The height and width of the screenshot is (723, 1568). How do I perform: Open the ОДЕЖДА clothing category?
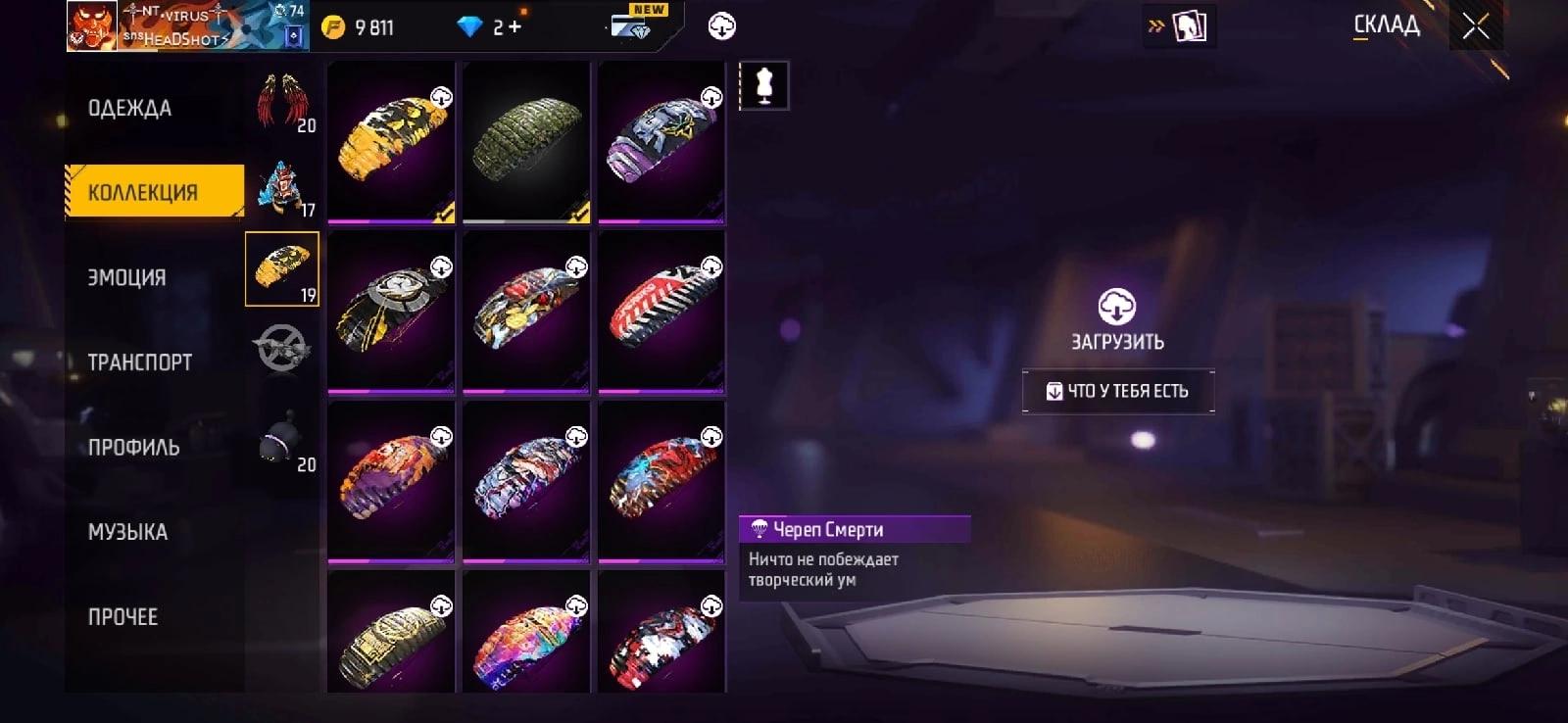130,108
